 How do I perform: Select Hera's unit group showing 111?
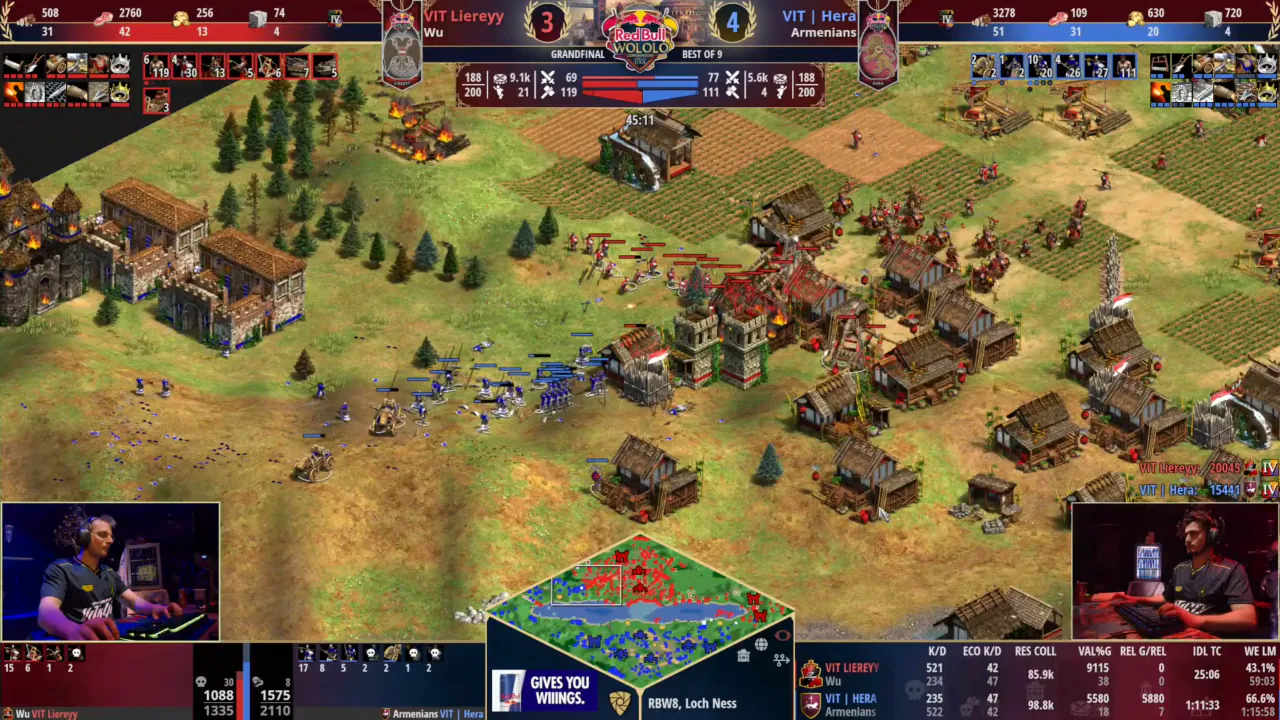coord(1124,67)
